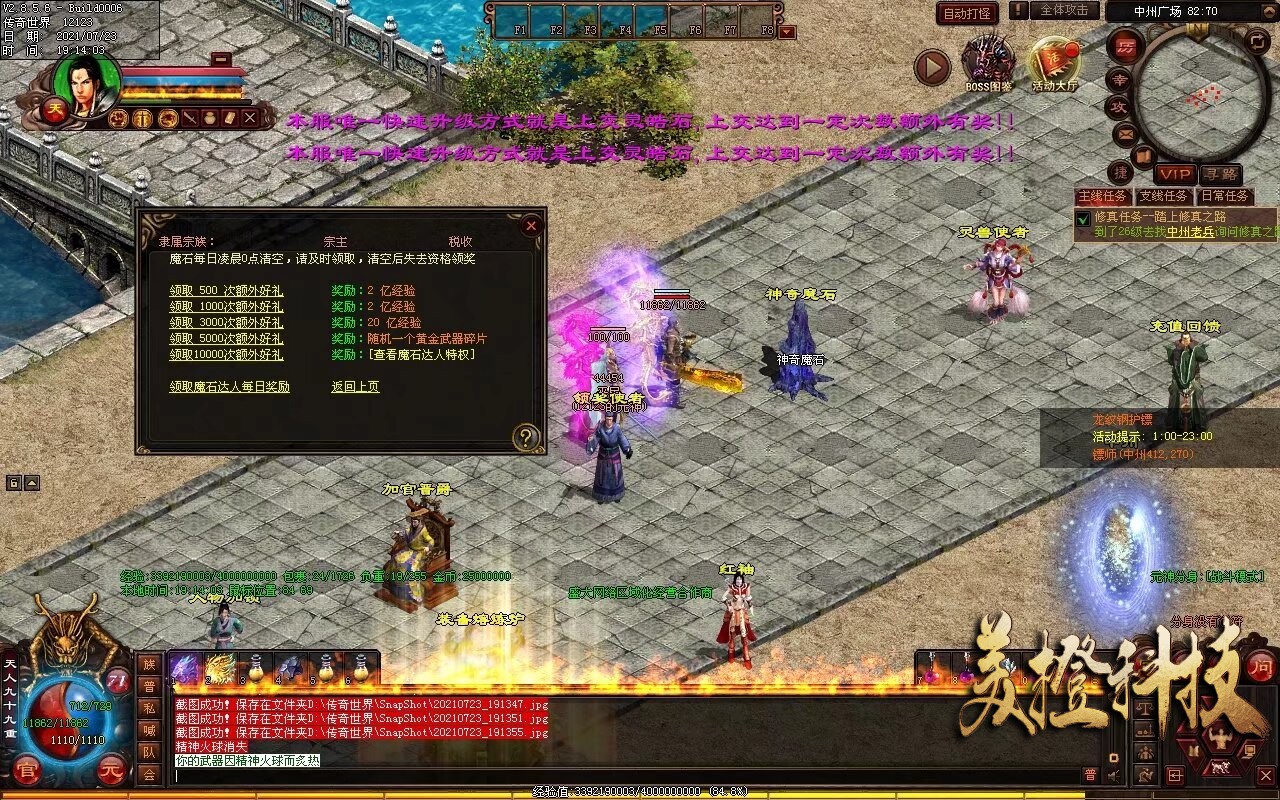Open the 普 chat channel selector
Image resolution: width=1280 pixels, height=800 pixels.
point(1090,775)
